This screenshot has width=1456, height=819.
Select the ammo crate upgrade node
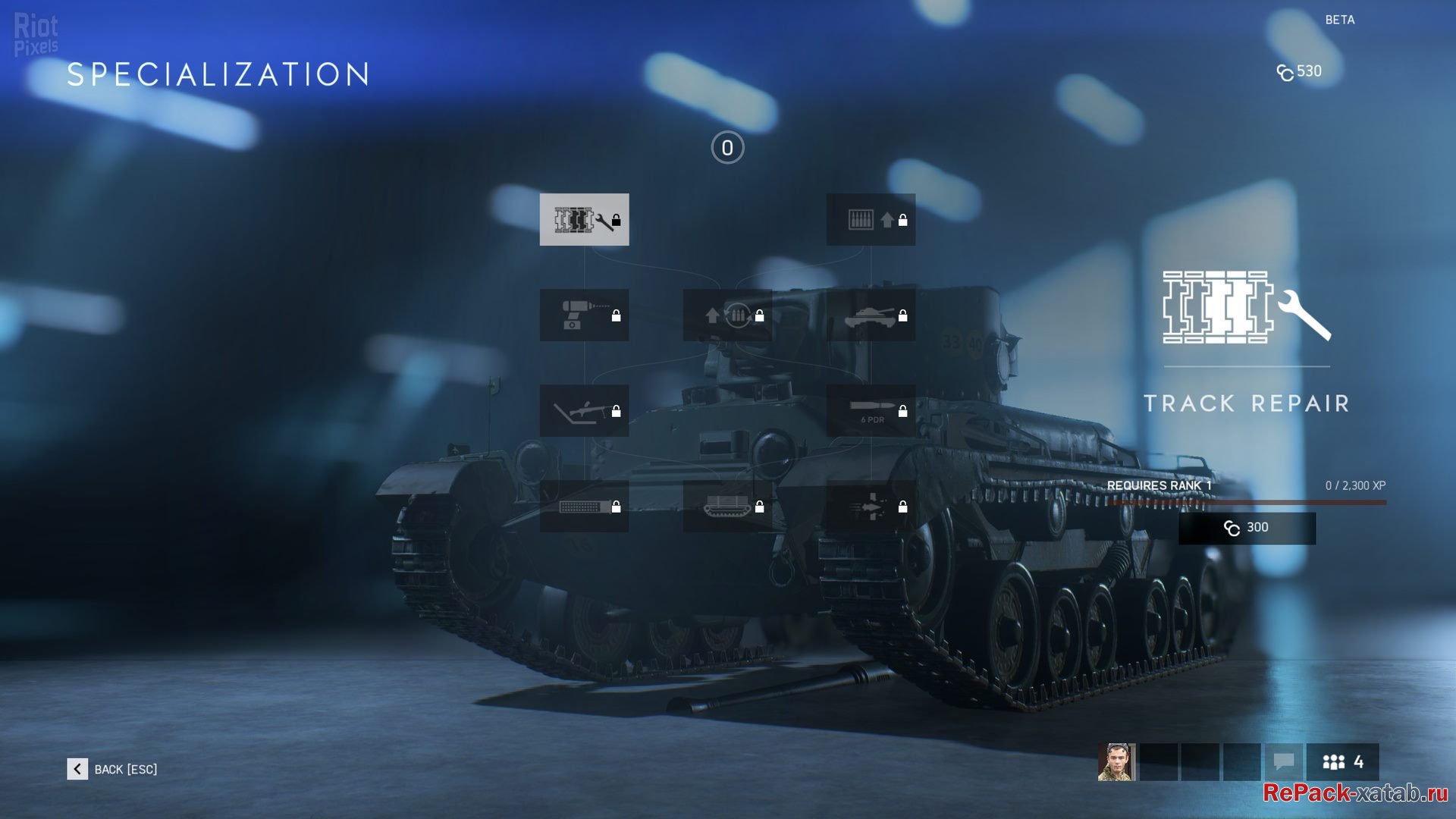(871, 220)
